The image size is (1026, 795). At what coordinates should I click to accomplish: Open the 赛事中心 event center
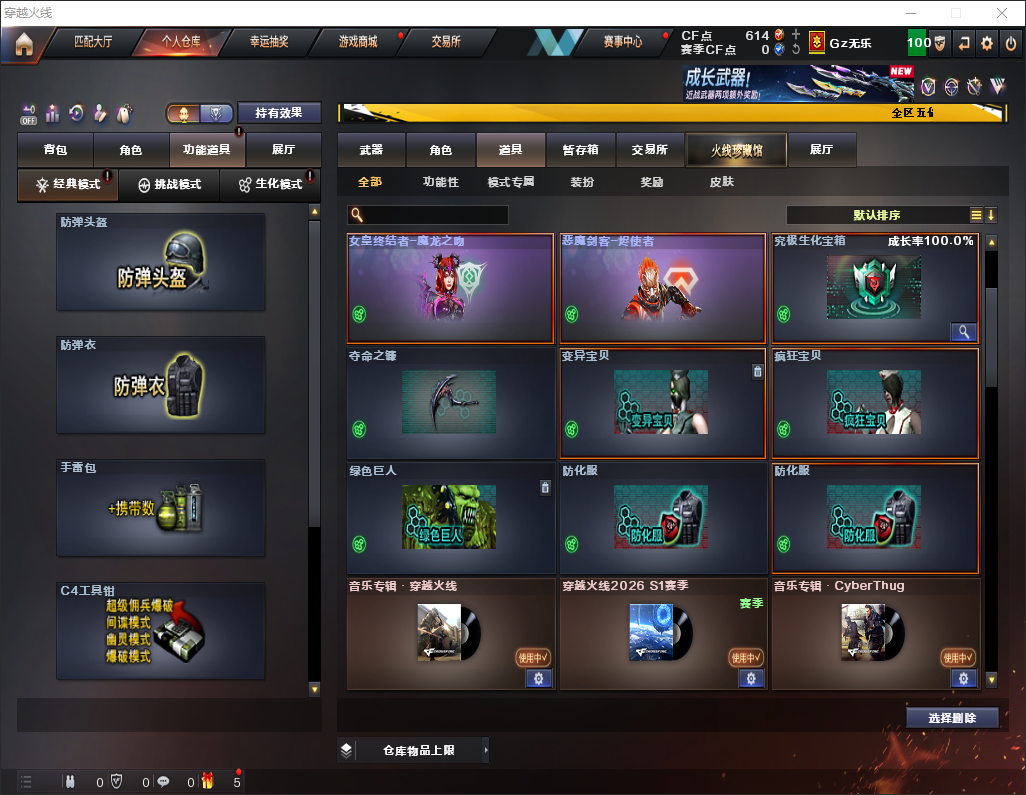coord(622,42)
